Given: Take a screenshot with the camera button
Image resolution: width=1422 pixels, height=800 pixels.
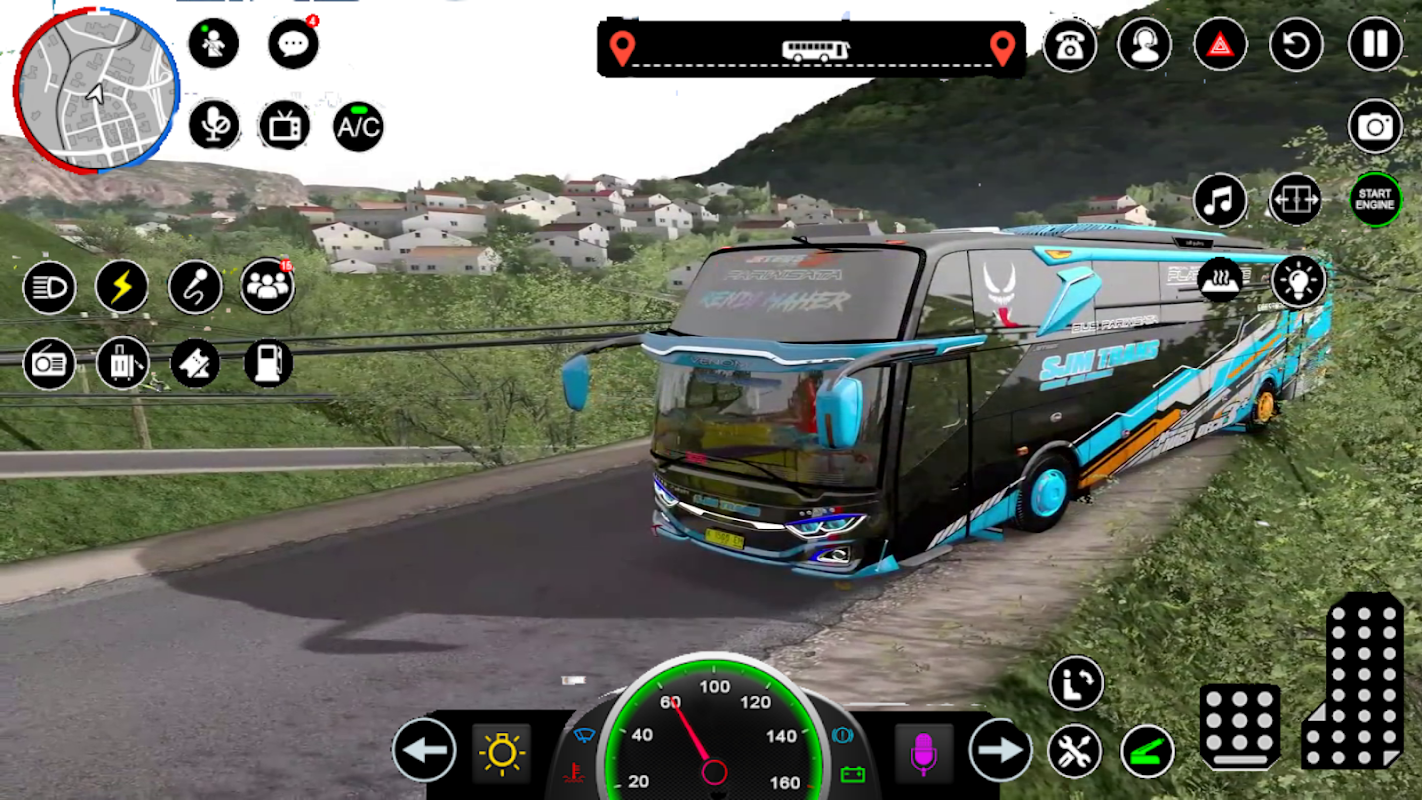Looking at the screenshot, I should click(1375, 126).
